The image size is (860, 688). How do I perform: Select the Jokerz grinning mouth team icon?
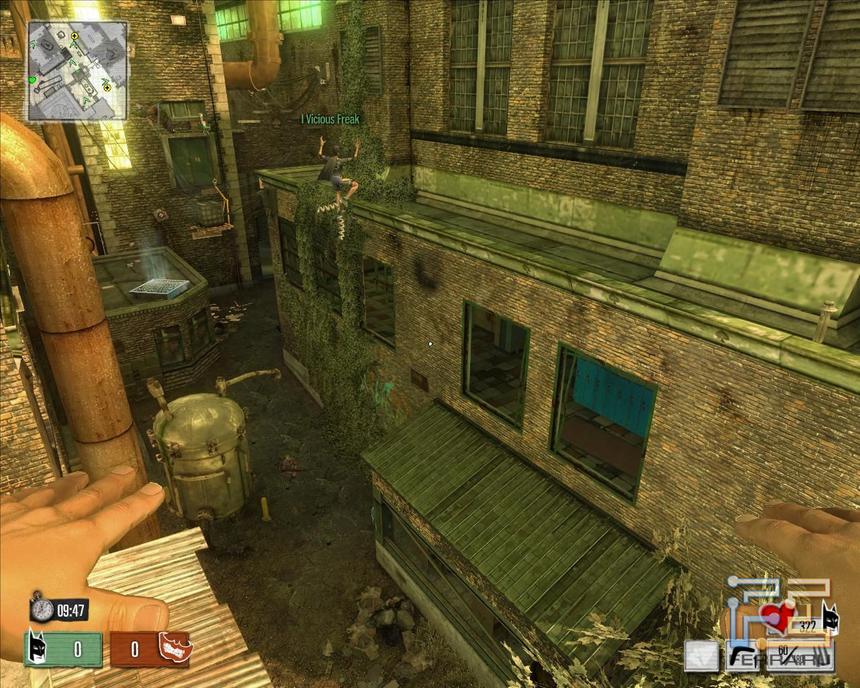[175, 647]
